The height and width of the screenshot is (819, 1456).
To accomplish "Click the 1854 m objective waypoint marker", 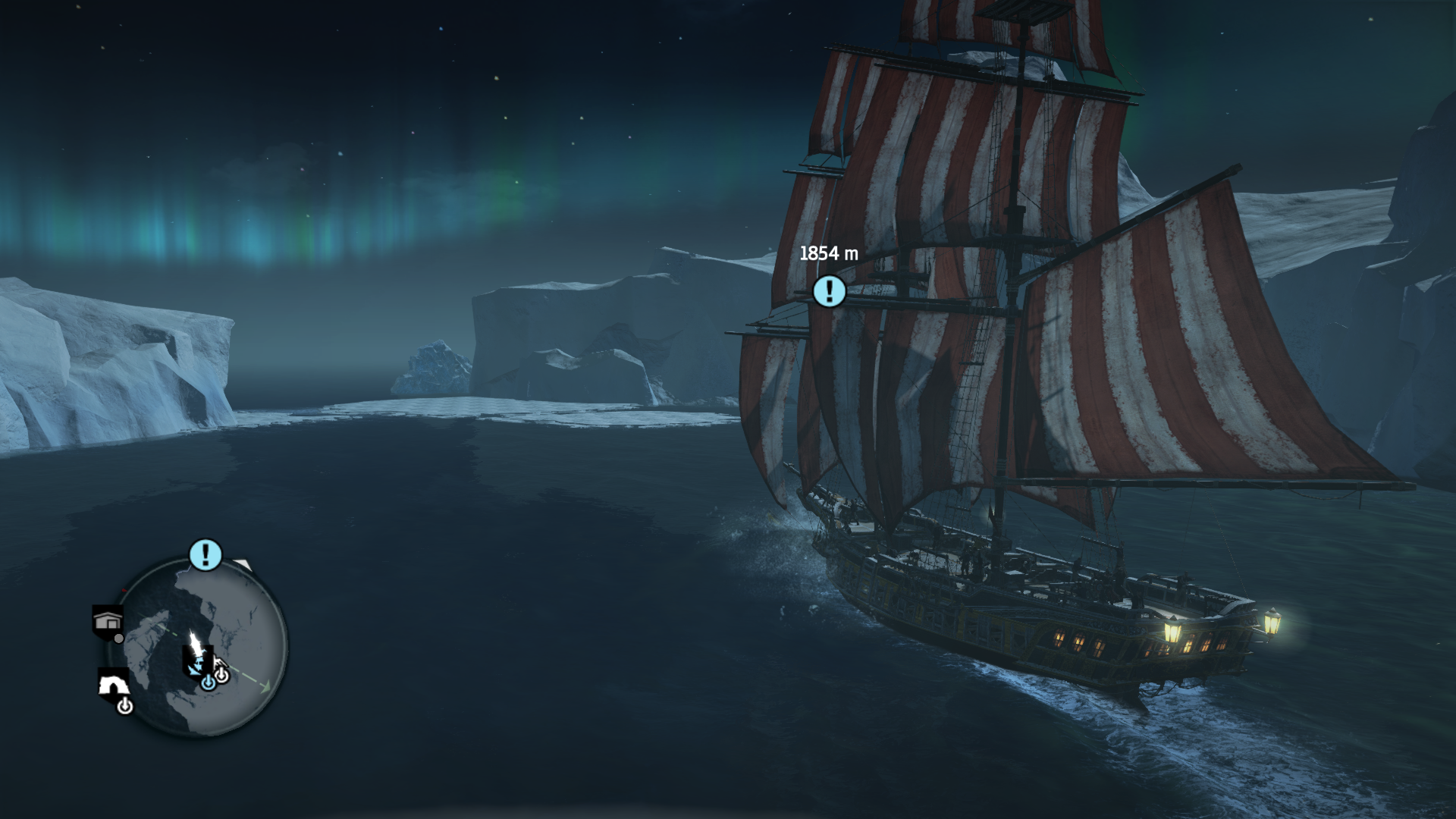I will pos(829,291).
